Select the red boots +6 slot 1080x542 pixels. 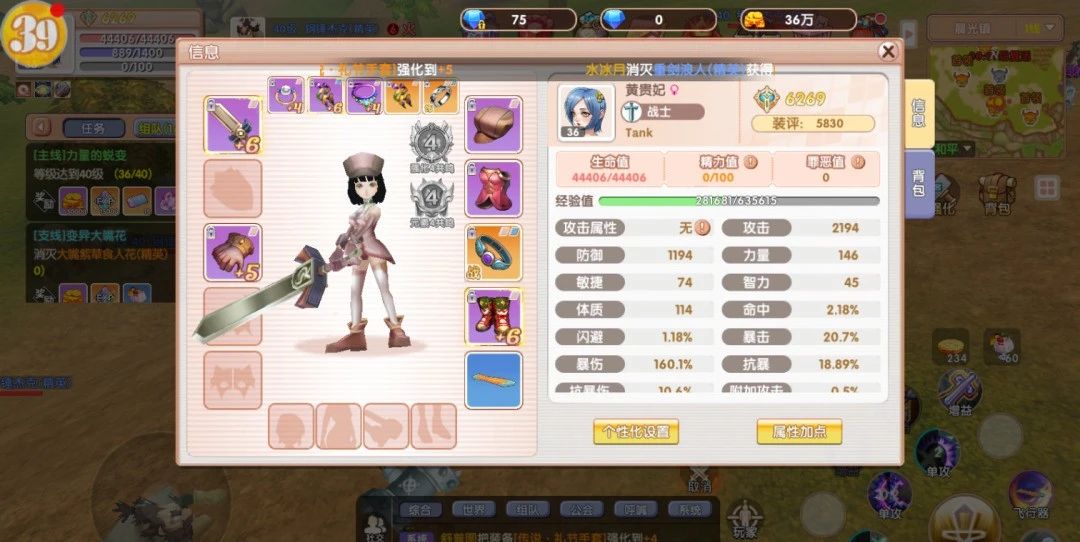coord(493,317)
